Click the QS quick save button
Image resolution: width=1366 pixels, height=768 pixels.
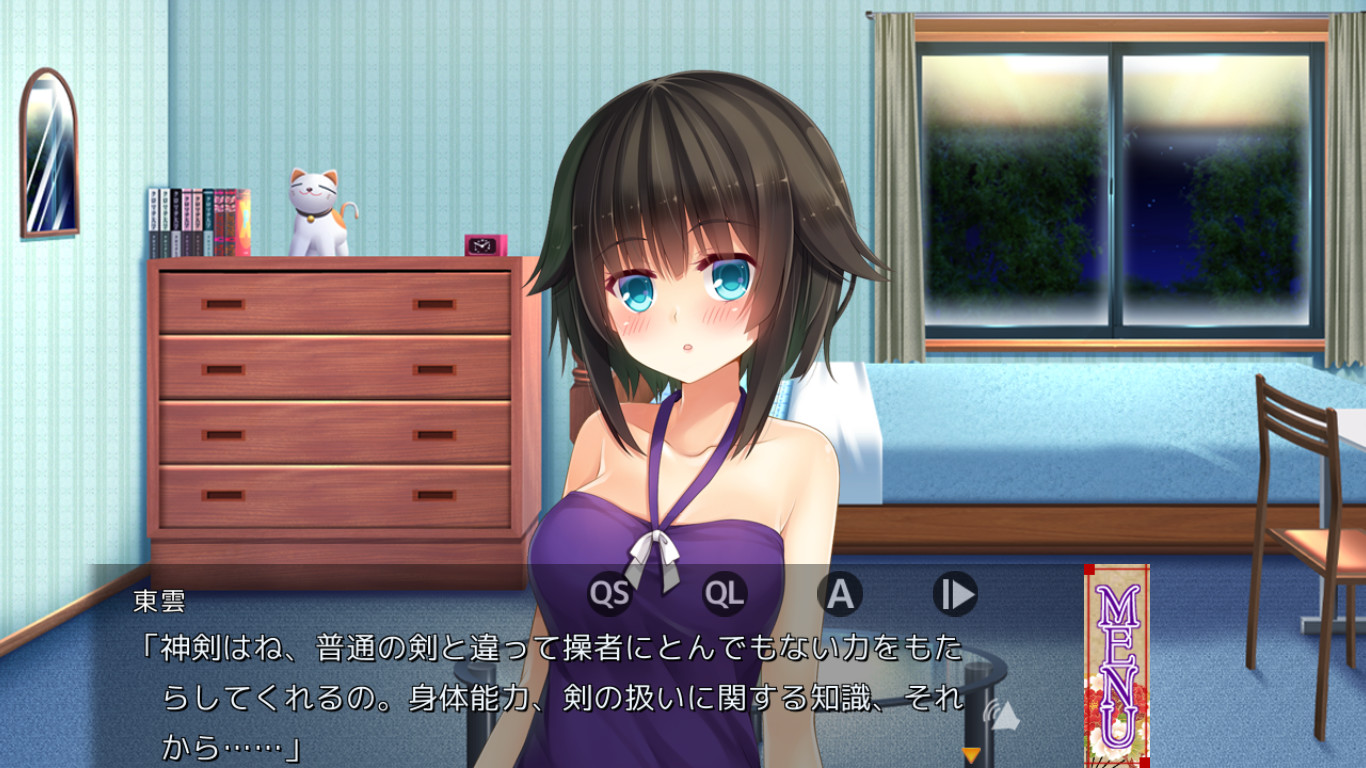(x=609, y=594)
